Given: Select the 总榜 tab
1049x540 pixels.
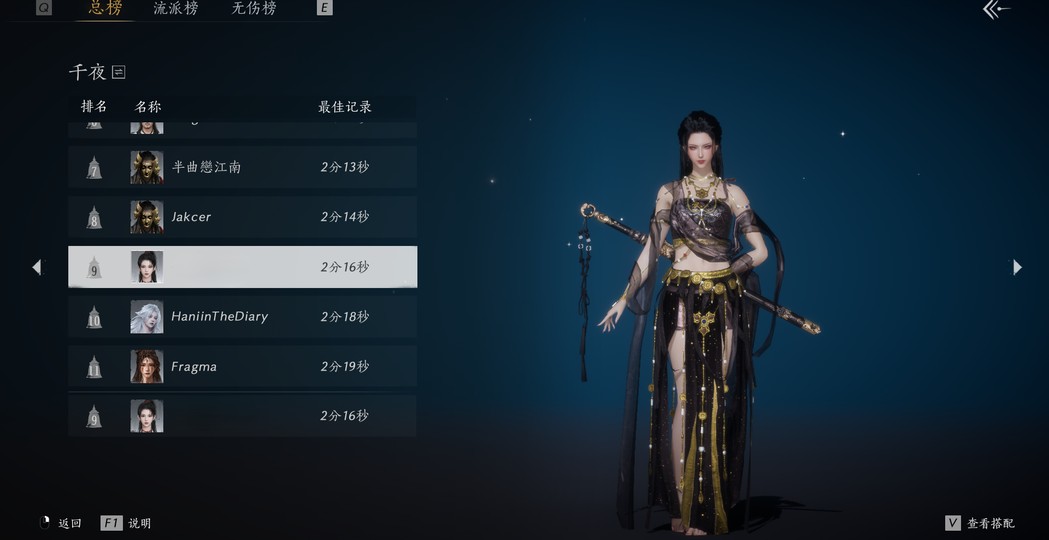Looking at the screenshot, I should [105, 9].
